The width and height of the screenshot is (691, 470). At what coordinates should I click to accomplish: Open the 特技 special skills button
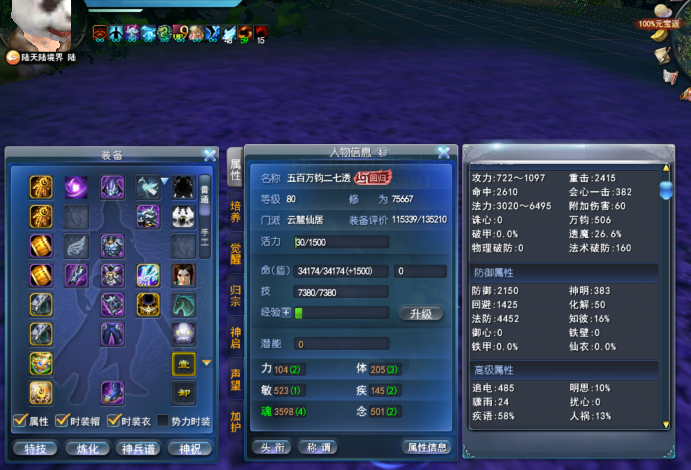[36, 448]
